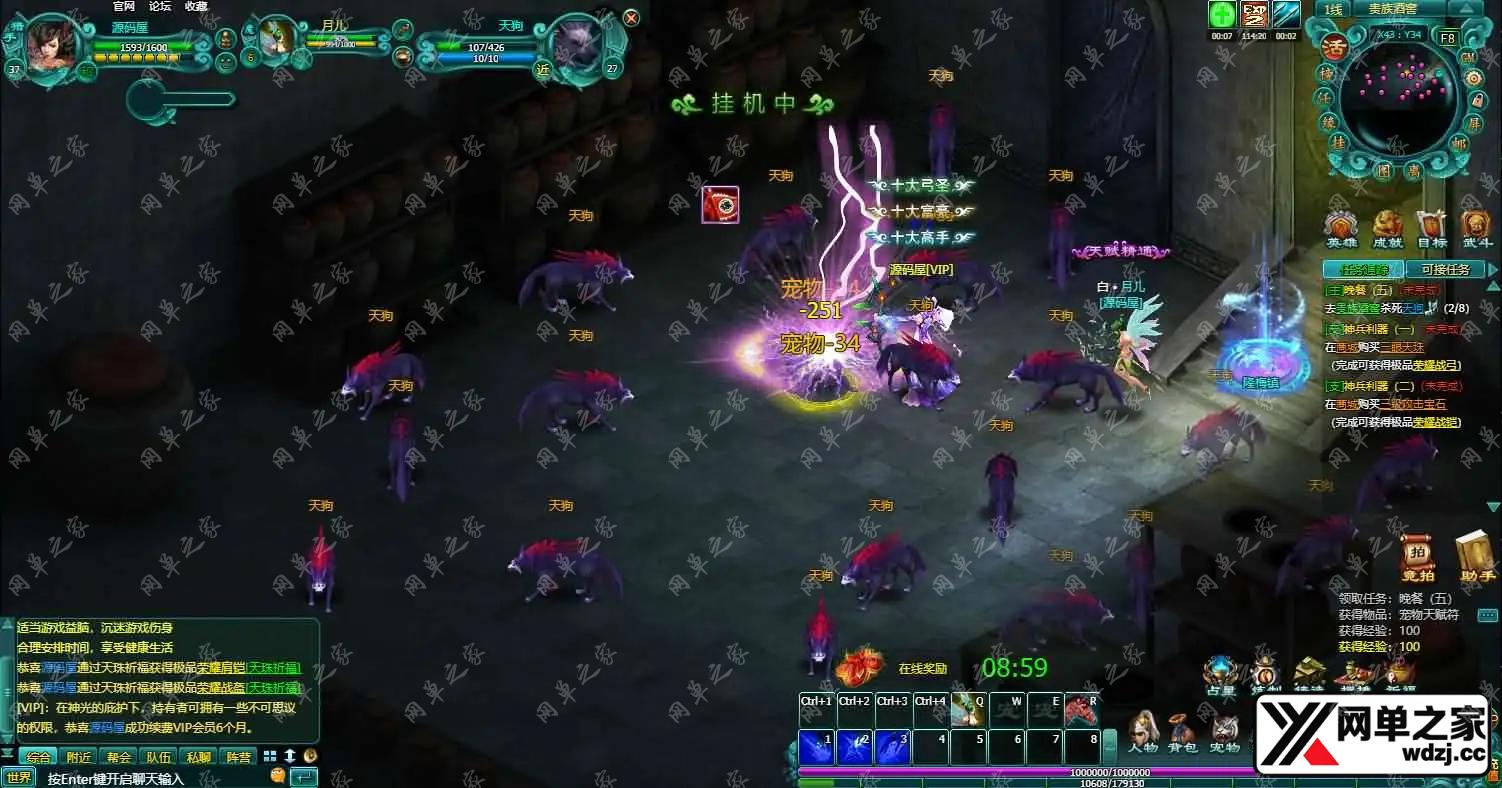The image size is (1502, 788).
Task: Open the 成就 achievements menu
Action: click(1387, 228)
